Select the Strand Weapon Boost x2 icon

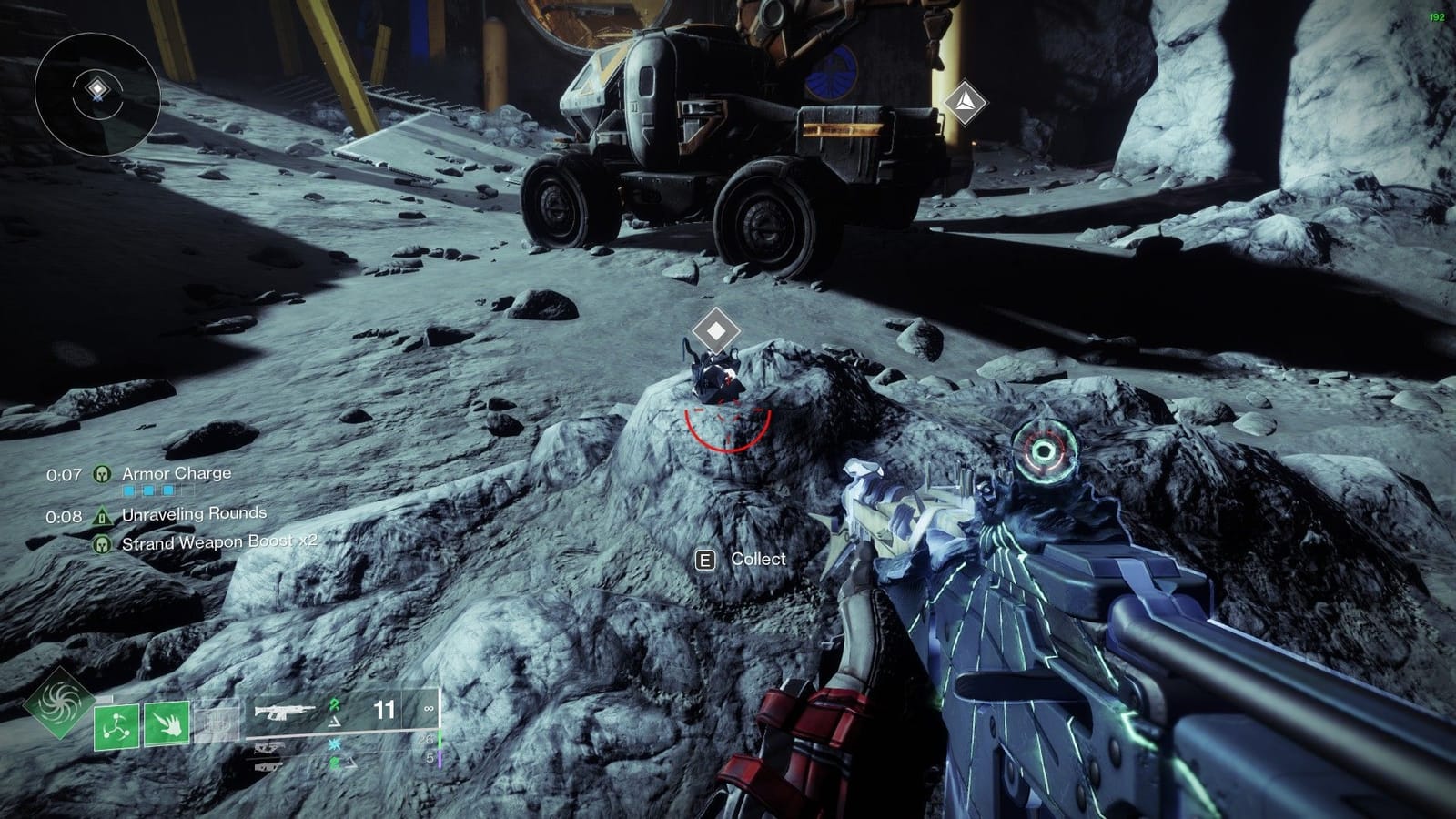tap(101, 543)
